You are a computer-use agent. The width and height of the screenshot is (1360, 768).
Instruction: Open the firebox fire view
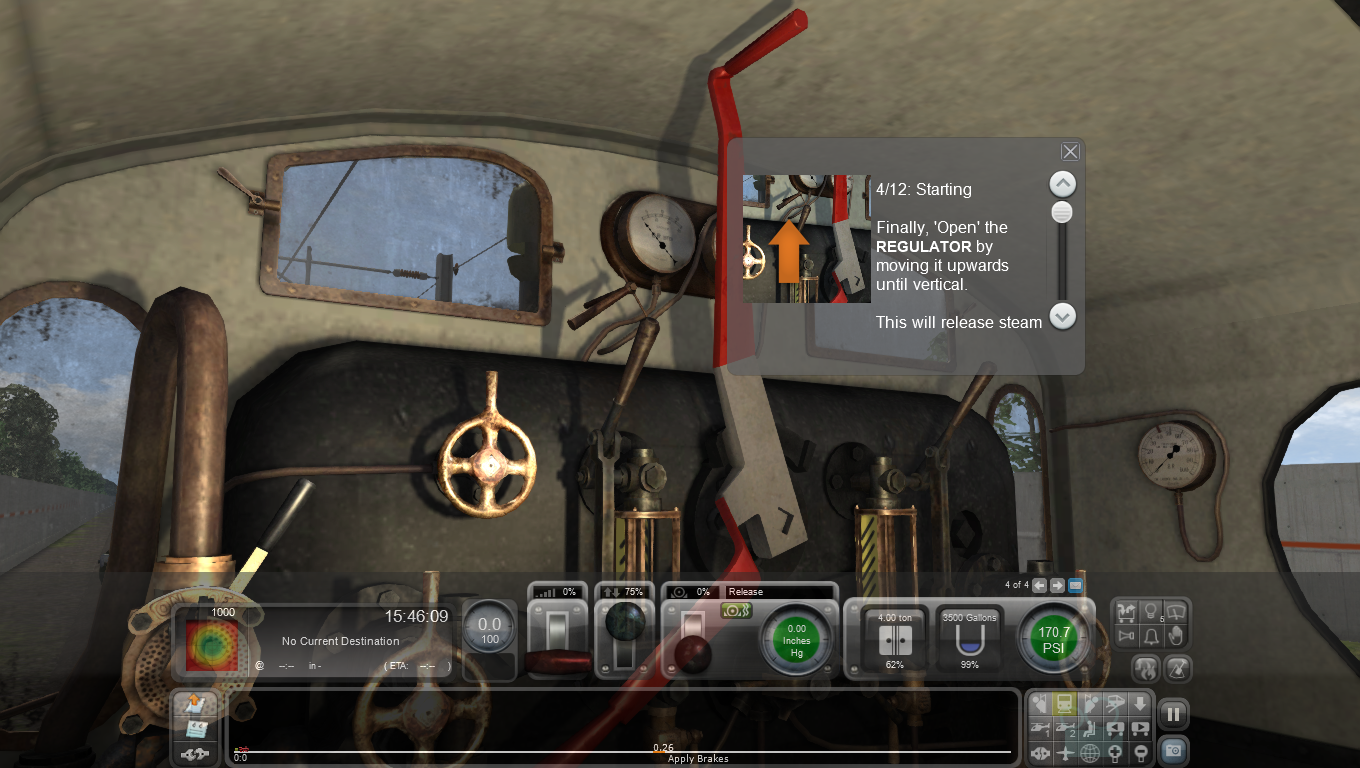click(x=1146, y=668)
